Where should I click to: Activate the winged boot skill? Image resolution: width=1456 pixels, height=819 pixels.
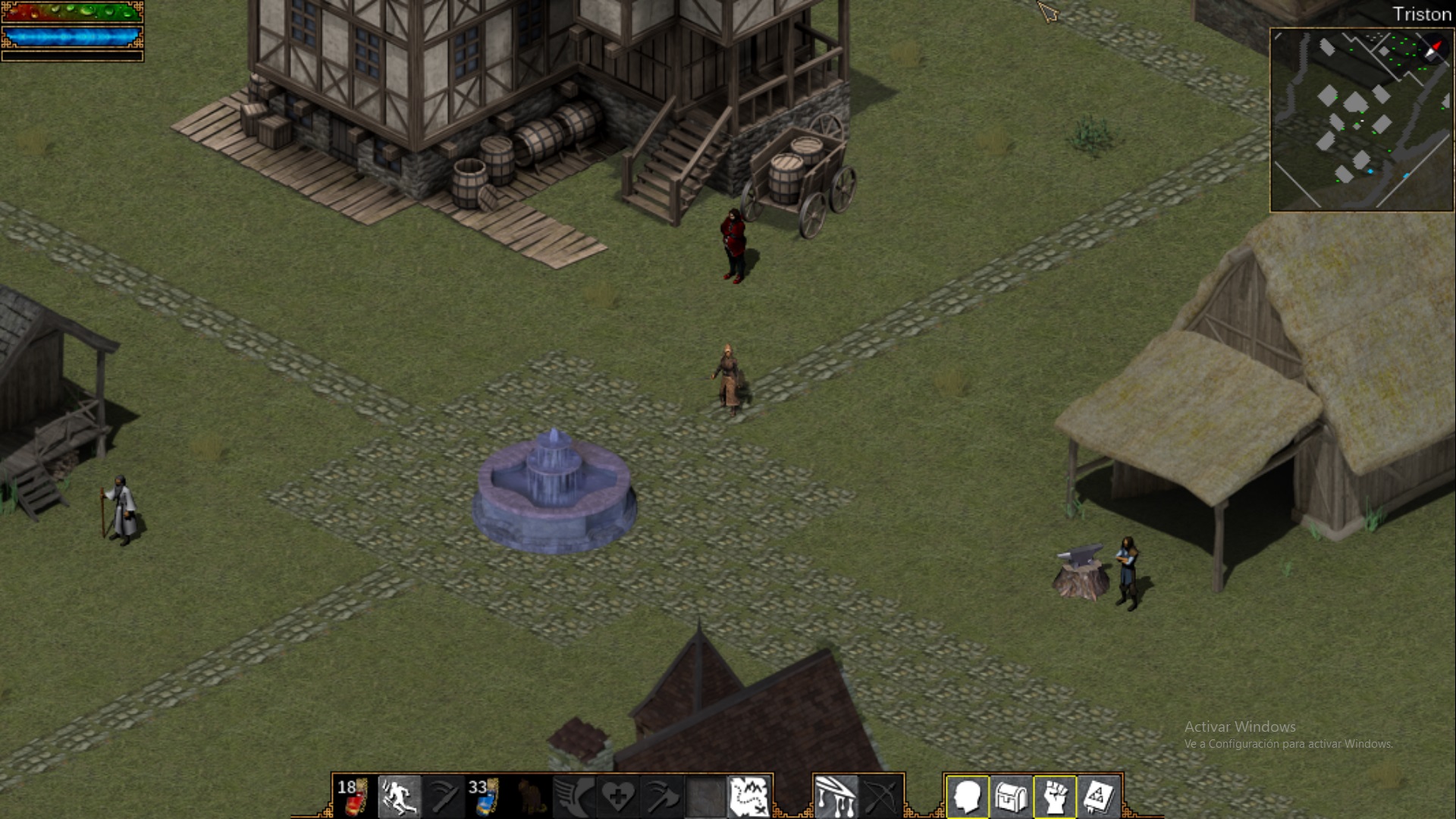click(574, 796)
